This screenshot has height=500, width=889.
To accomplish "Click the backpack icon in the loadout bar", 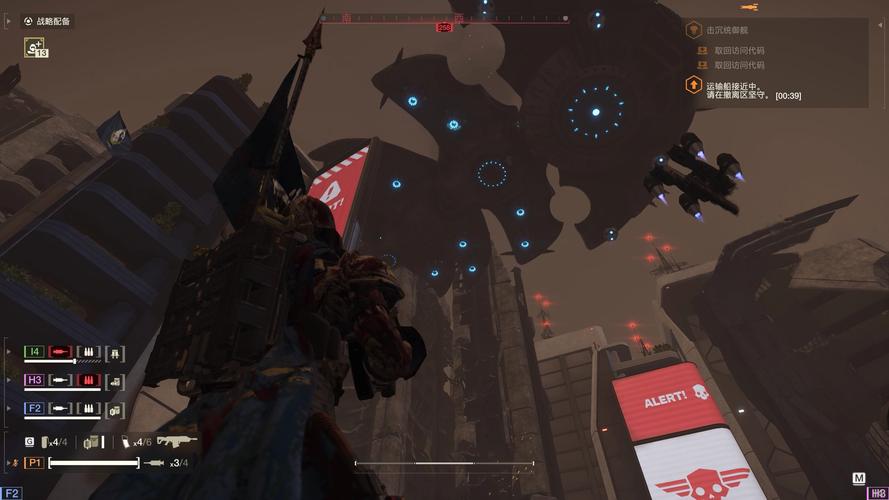I will point(91,441).
